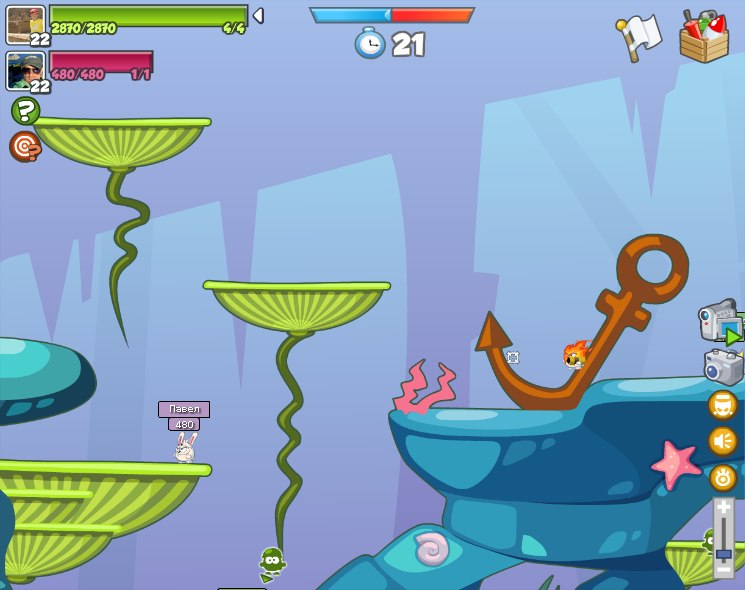This screenshot has width=745, height=590.
Task: Click the orange face icon button
Action: click(x=722, y=405)
